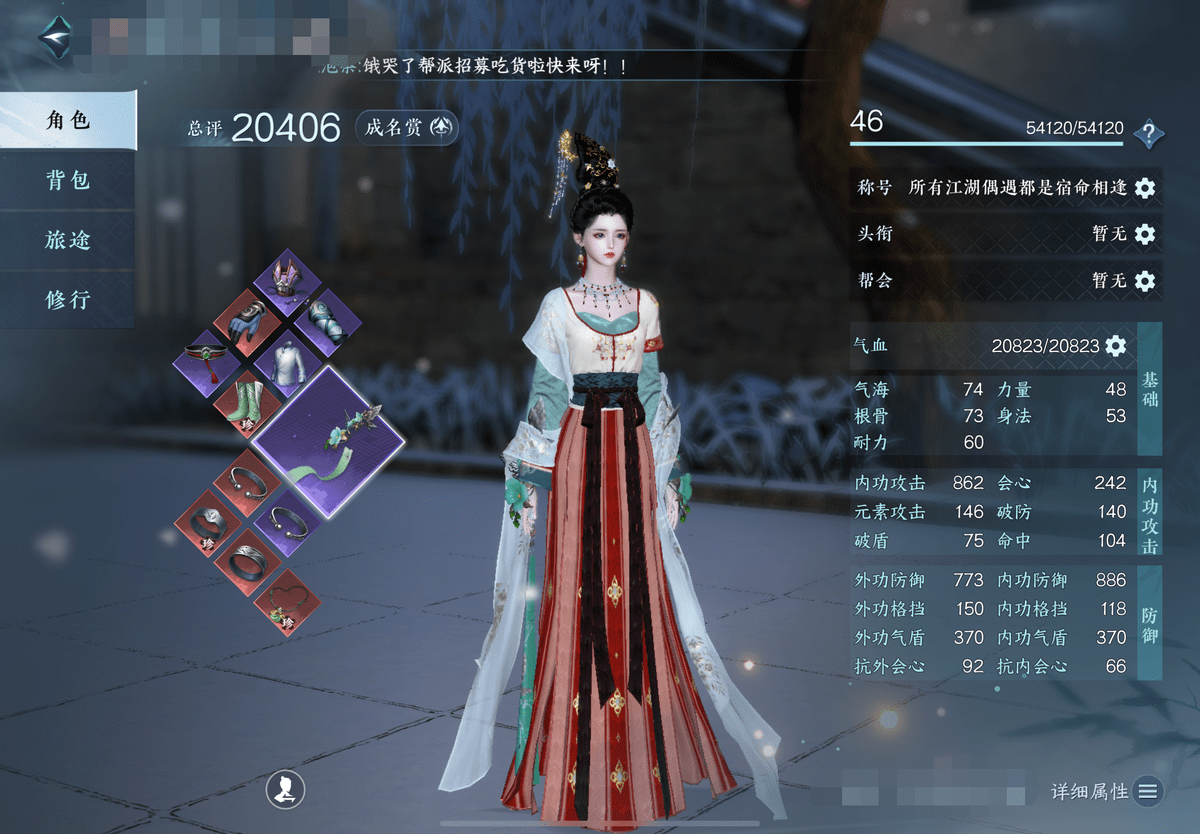Open 头衔 rank settings gear
The image size is (1200, 834).
1145,234
